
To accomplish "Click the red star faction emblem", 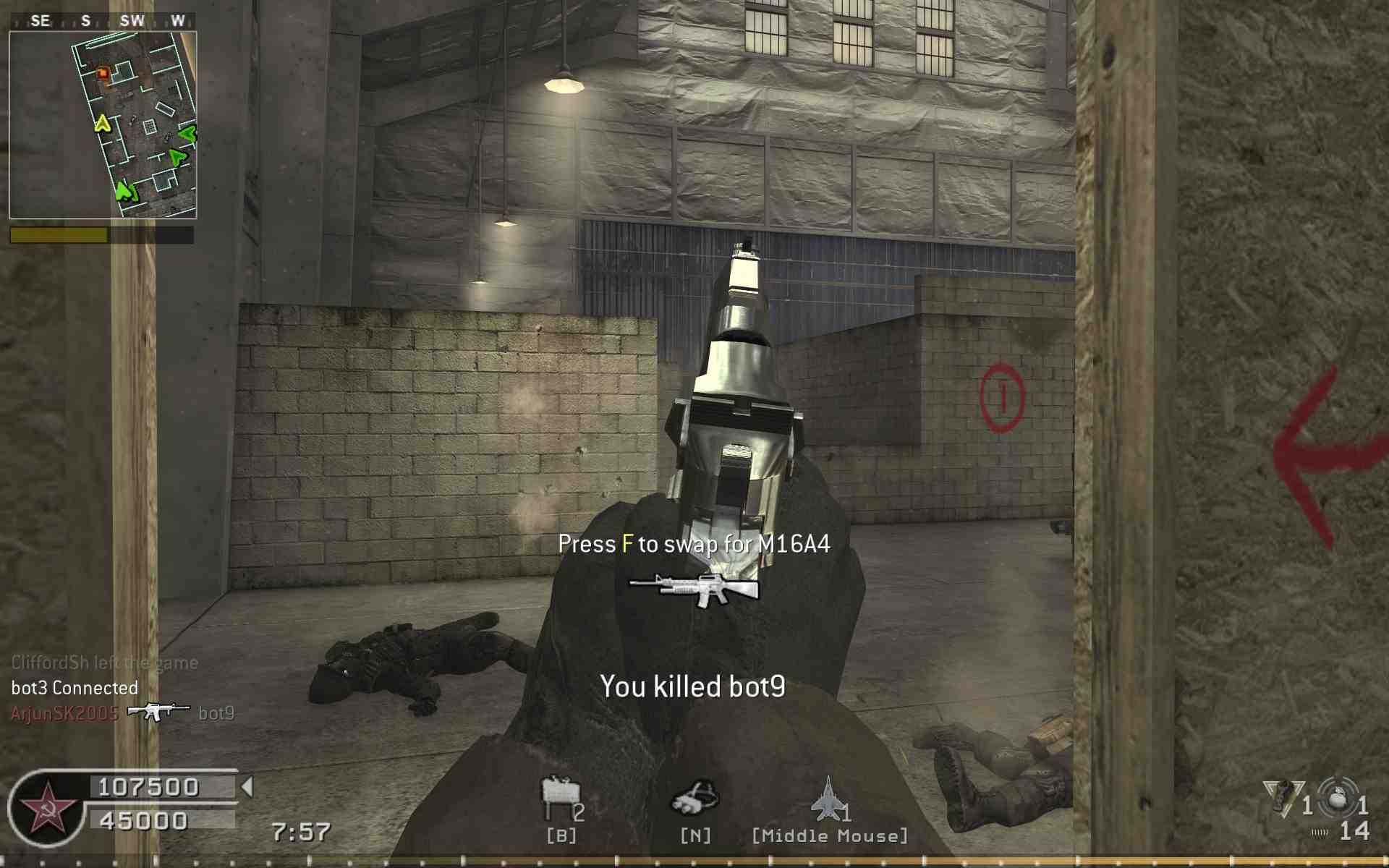I will tap(46, 809).
